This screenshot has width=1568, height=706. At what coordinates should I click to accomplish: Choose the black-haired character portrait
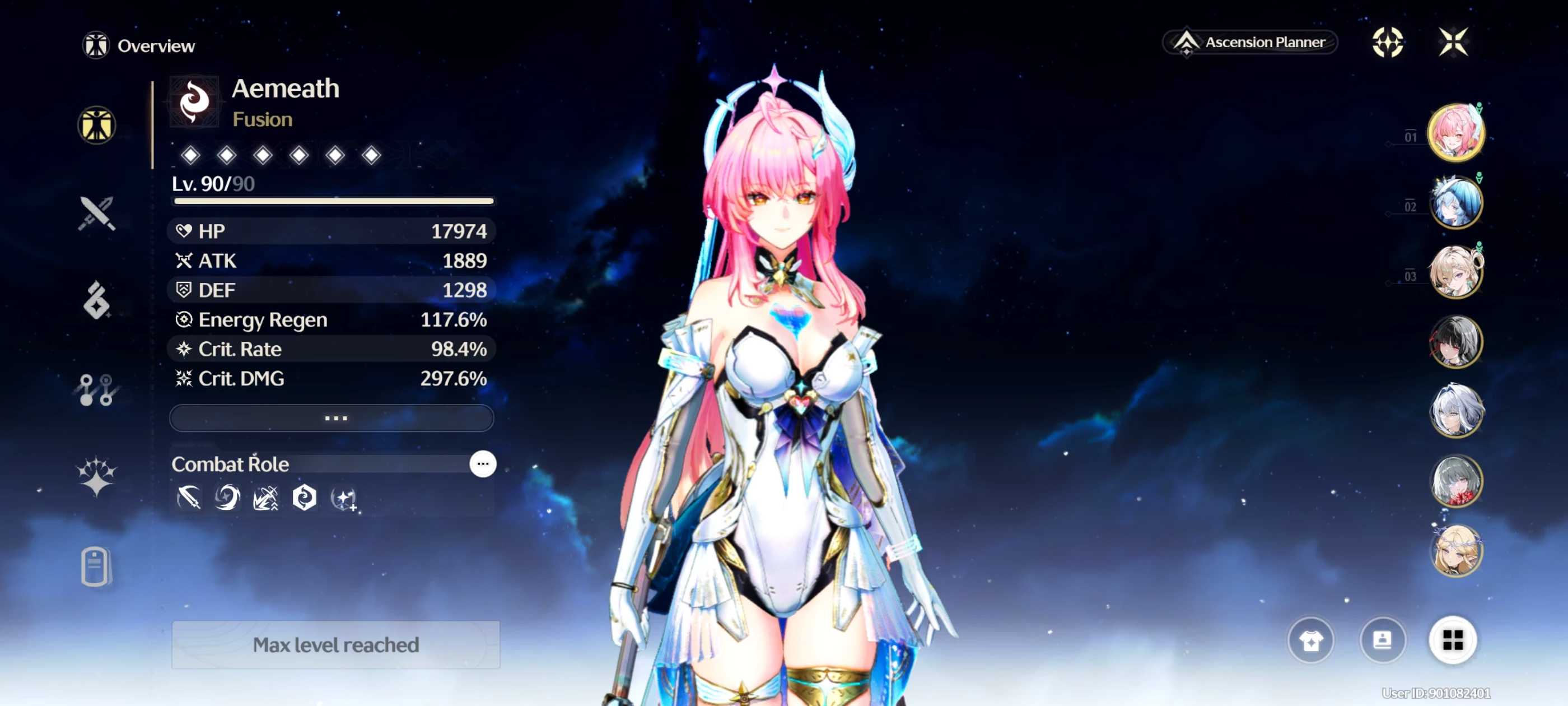point(1455,342)
